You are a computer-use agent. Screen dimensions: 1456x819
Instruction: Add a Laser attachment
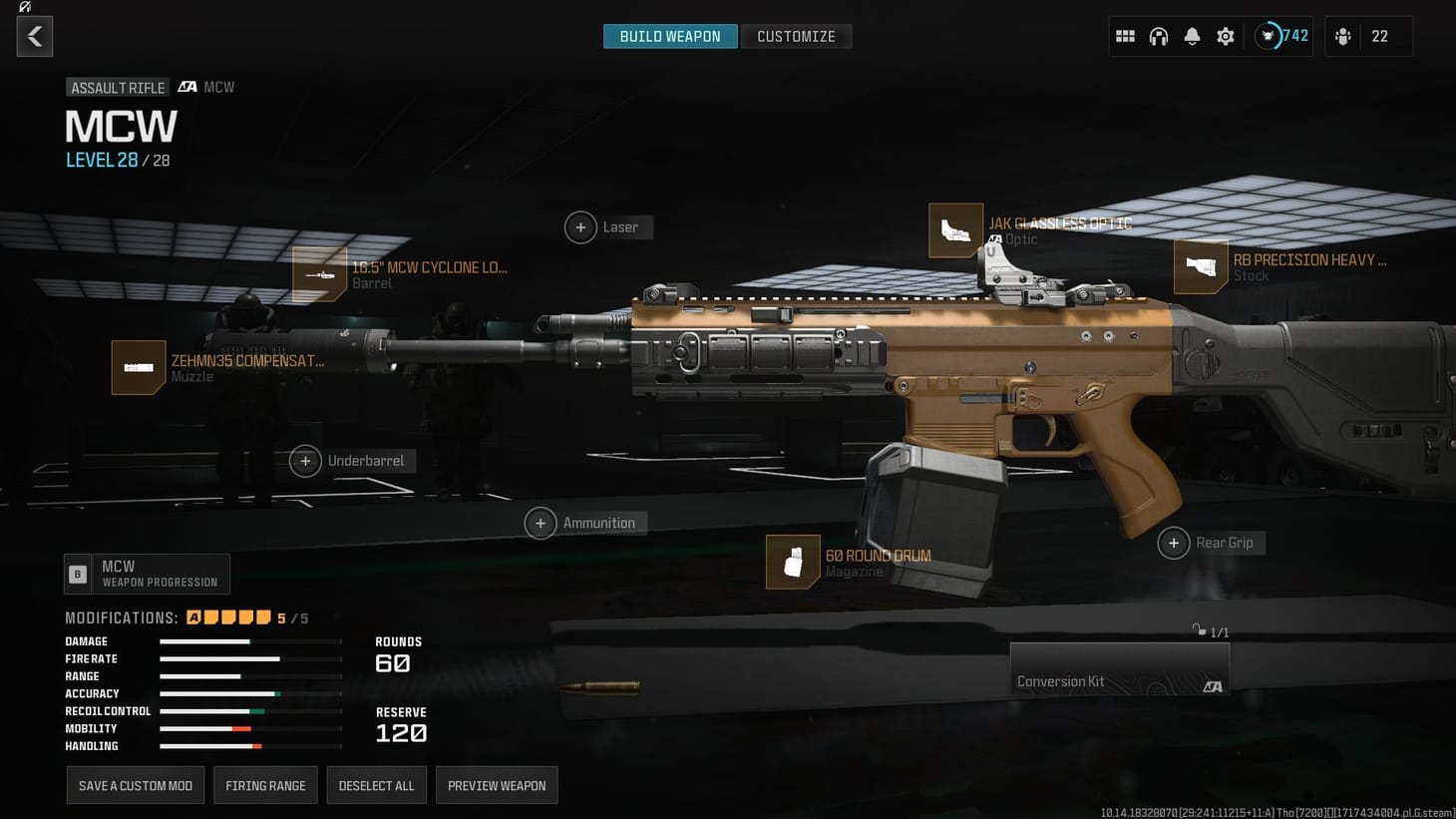(581, 227)
